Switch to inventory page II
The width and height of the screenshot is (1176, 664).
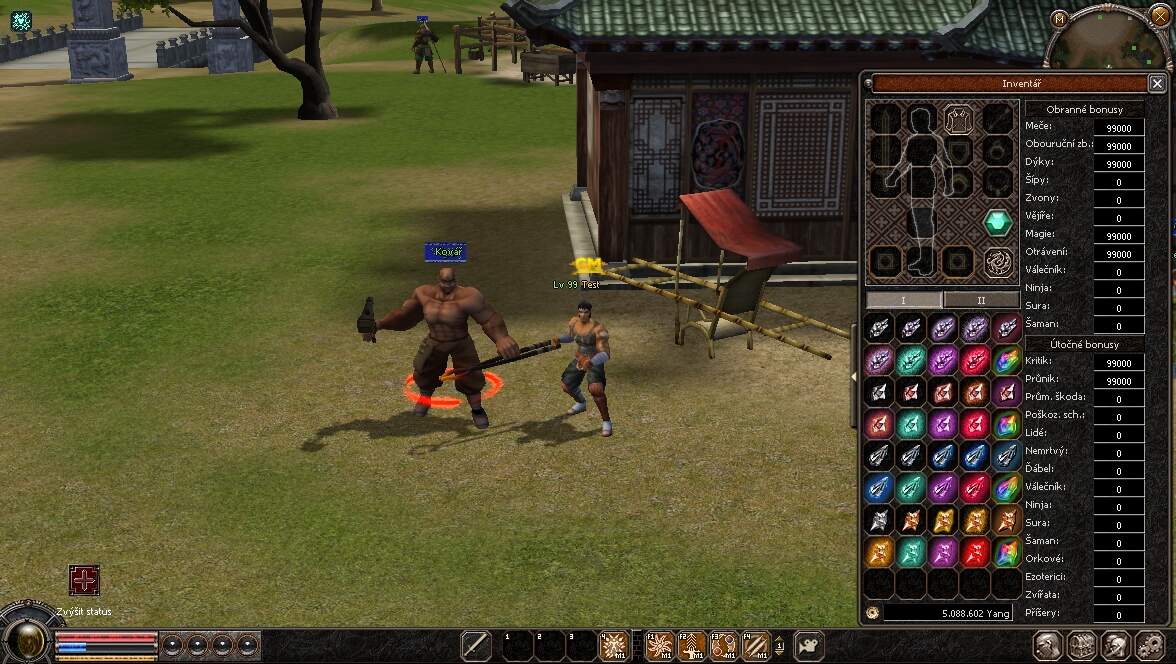click(x=981, y=300)
